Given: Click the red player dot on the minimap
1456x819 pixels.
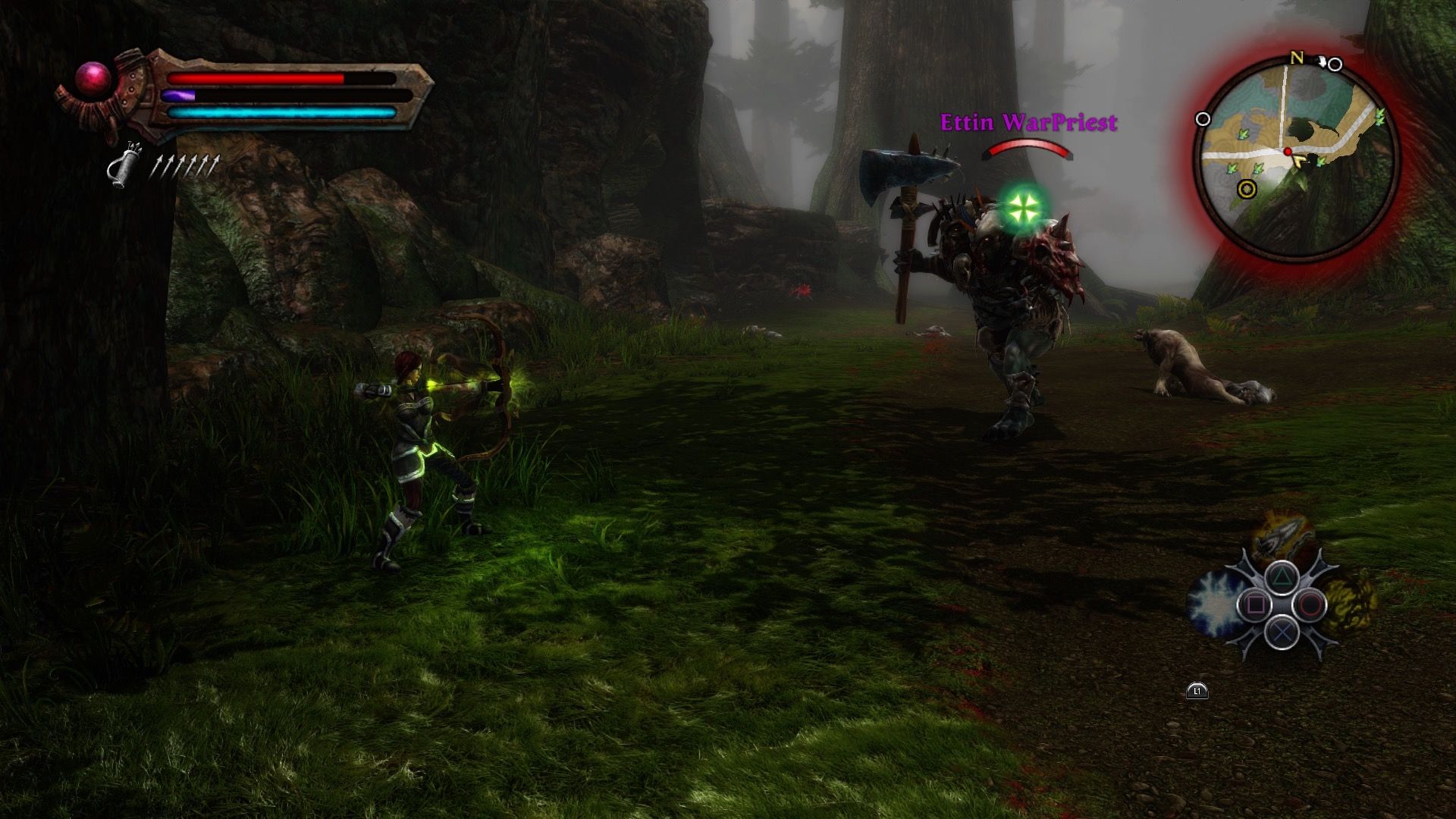Looking at the screenshot, I should click(x=1288, y=152).
